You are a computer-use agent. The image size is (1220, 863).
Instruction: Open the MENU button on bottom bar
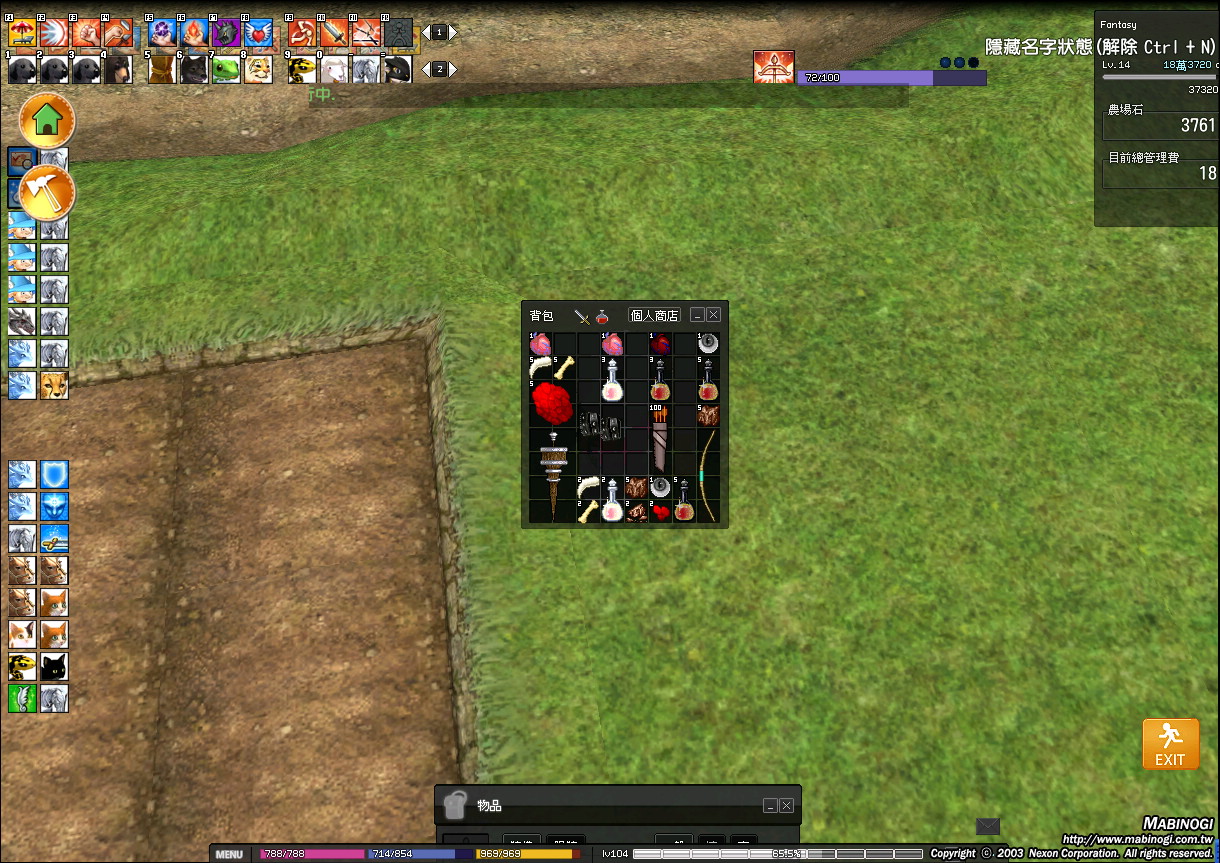pyautogui.click(x=229, y=854)
